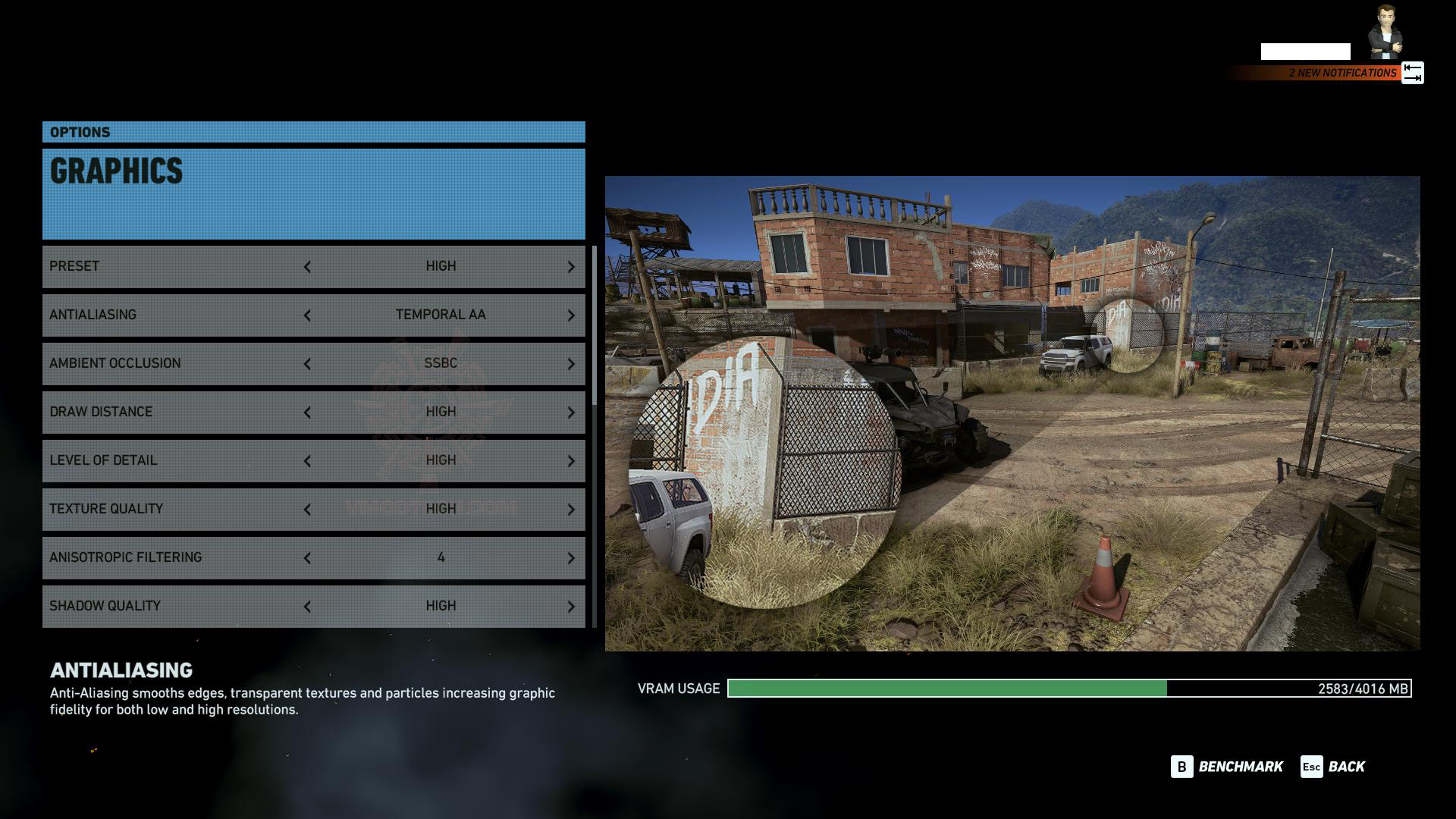The image size is (1456, 819).
Task: Click the left arrow for Ambient Occlusion
Action: pyautogui.click(x=307, y=364)
